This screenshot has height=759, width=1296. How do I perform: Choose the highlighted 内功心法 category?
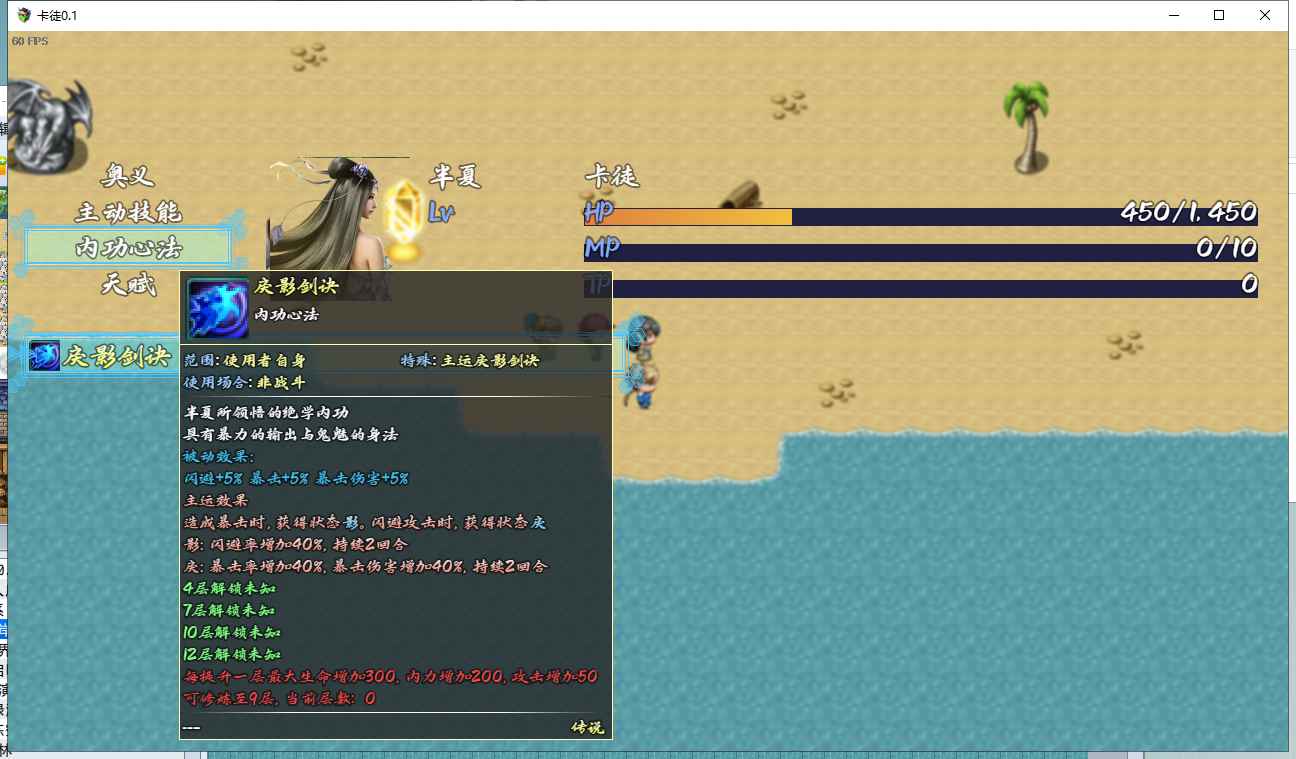tap(128, 247)
